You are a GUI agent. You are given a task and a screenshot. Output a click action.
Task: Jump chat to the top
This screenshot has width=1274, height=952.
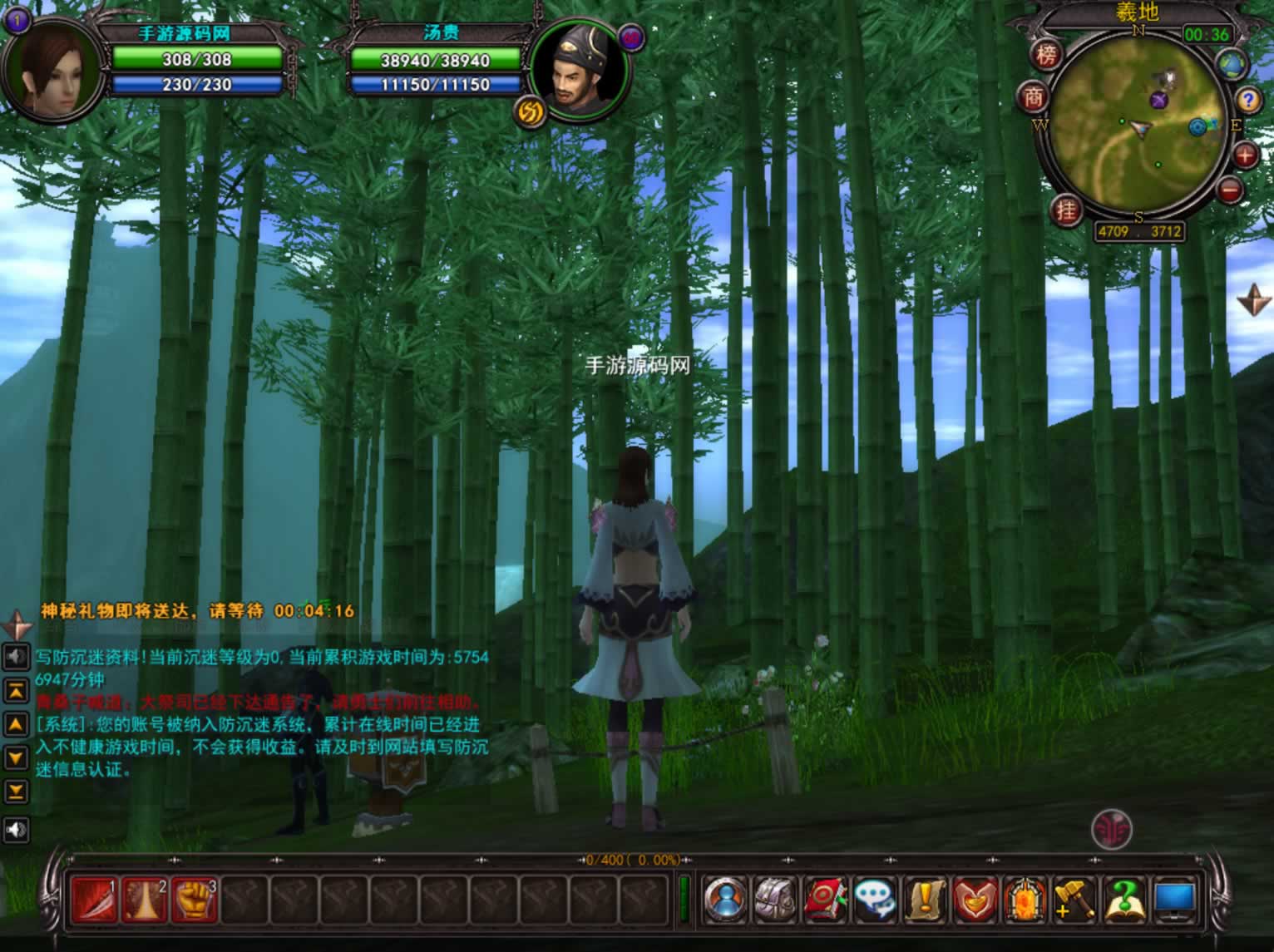click(16, 690)
